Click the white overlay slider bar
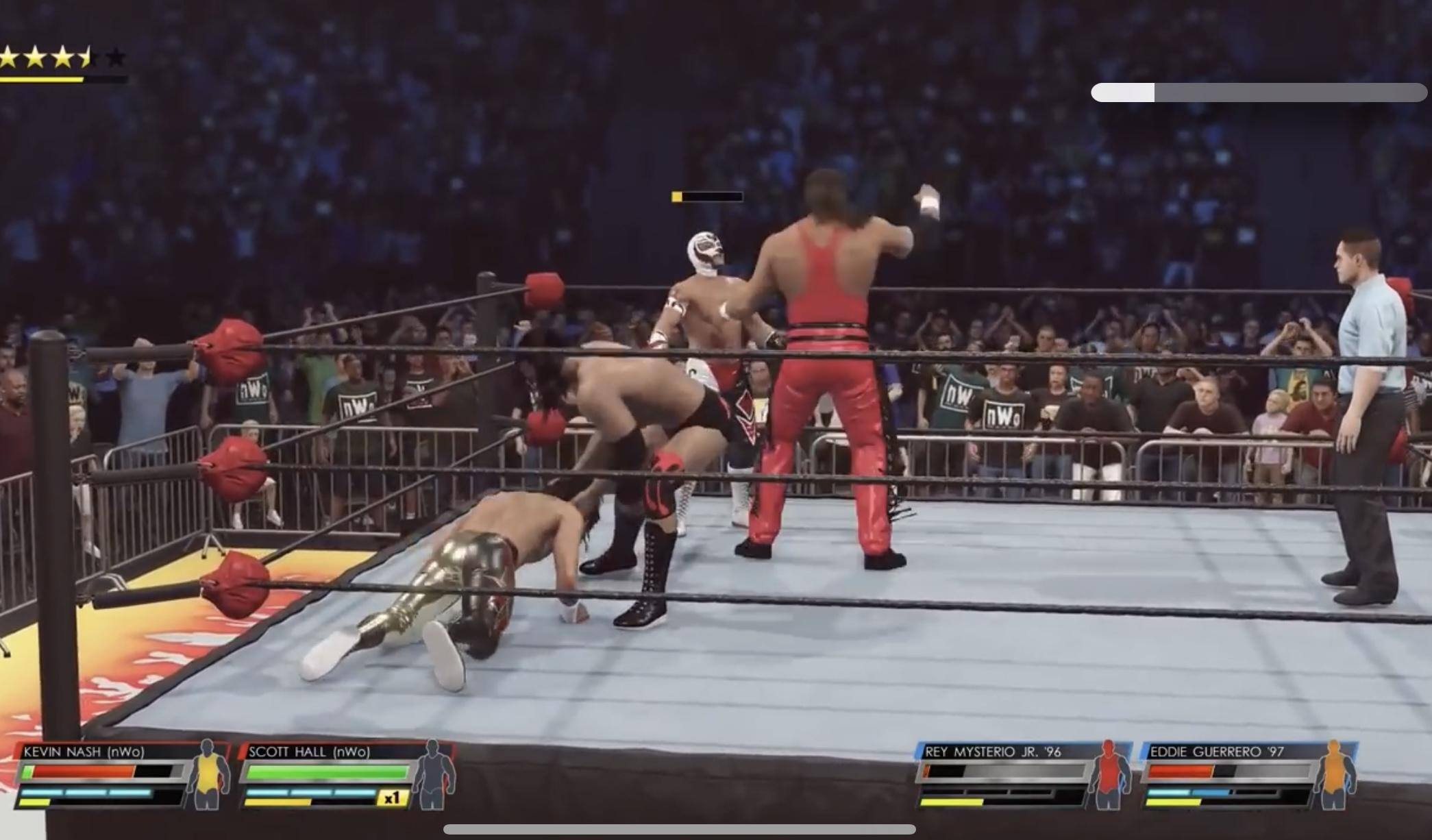Image resolution: width=1432 pixels, height=840 pixels. click(1258, 92)
